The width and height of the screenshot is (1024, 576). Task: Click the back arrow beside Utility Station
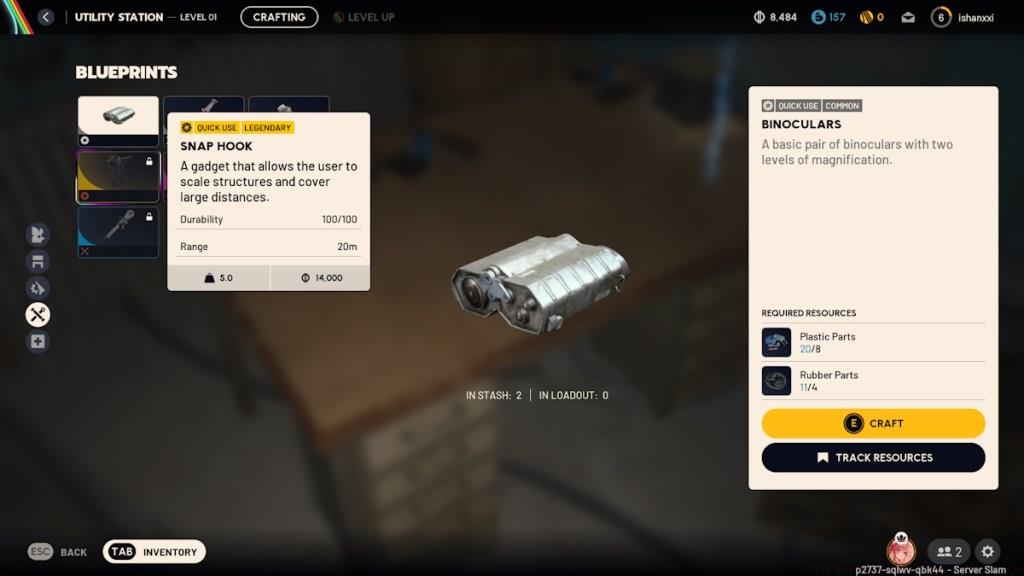(x=45, y=17)
